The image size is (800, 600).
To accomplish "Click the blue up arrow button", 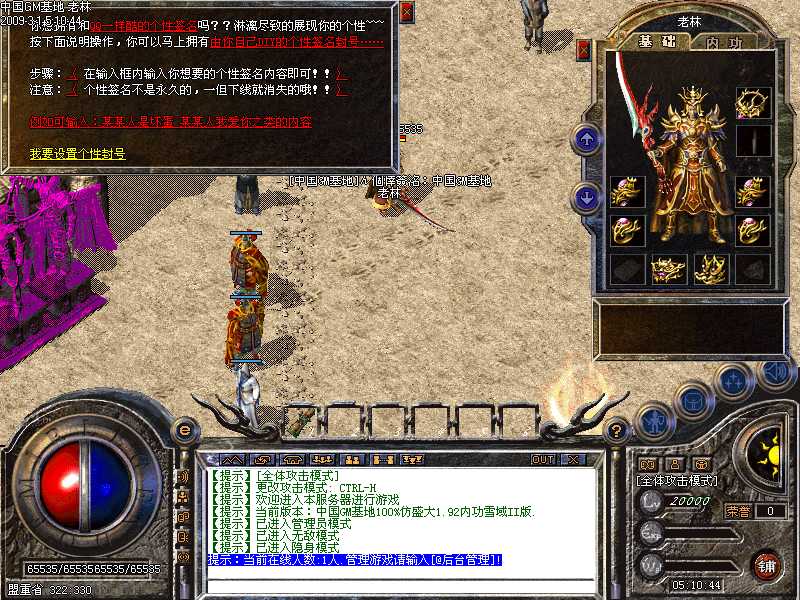I will (585, 139).
